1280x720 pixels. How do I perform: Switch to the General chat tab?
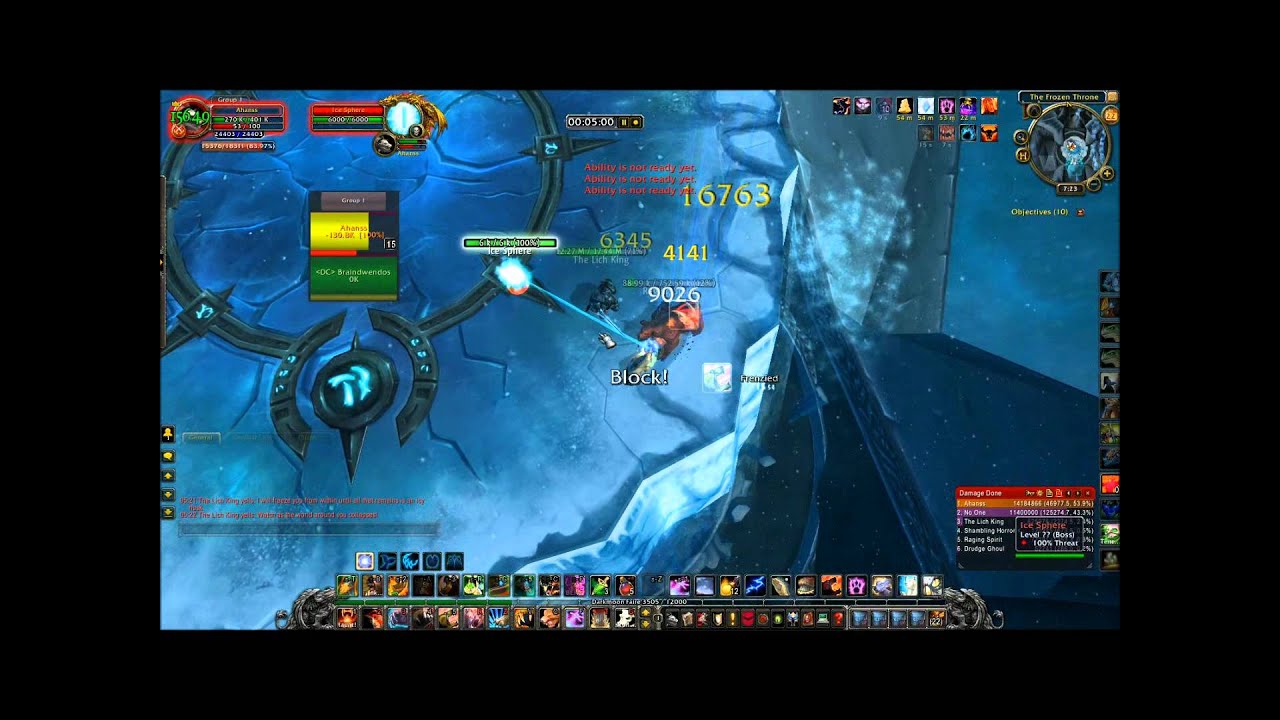pos(200,437)
